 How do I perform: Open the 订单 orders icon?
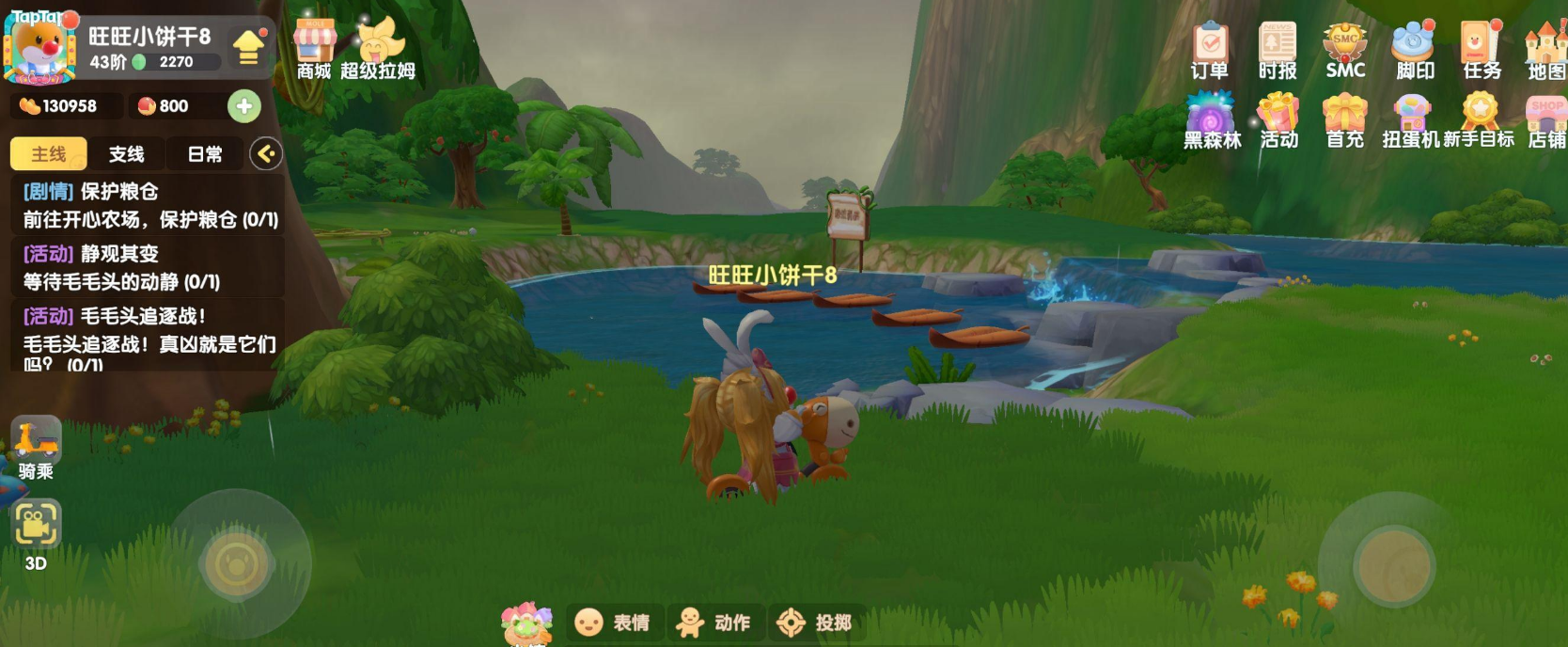pos(1210,49)
